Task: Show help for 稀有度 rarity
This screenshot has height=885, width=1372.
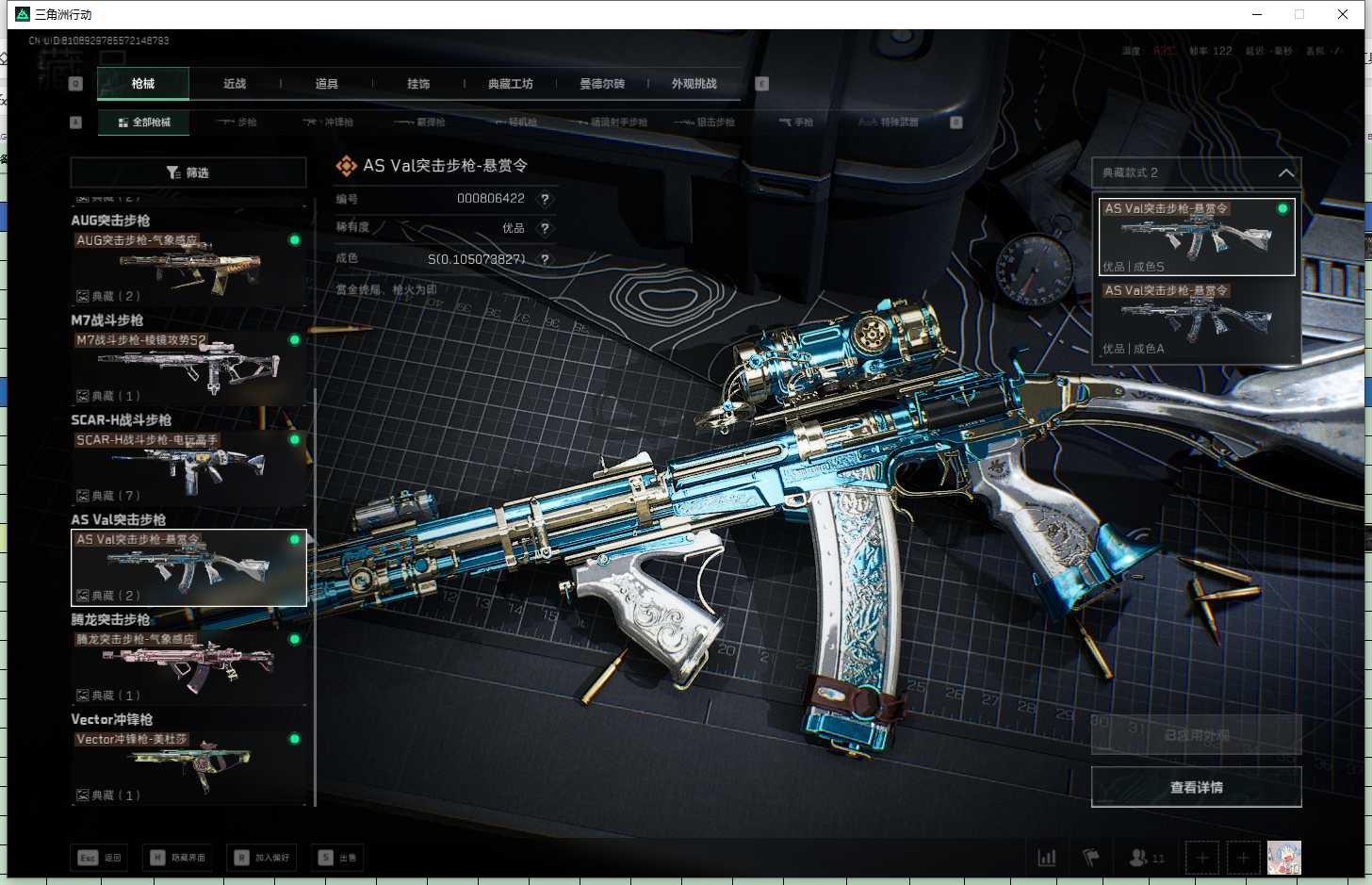Action: tap(545, 228)
